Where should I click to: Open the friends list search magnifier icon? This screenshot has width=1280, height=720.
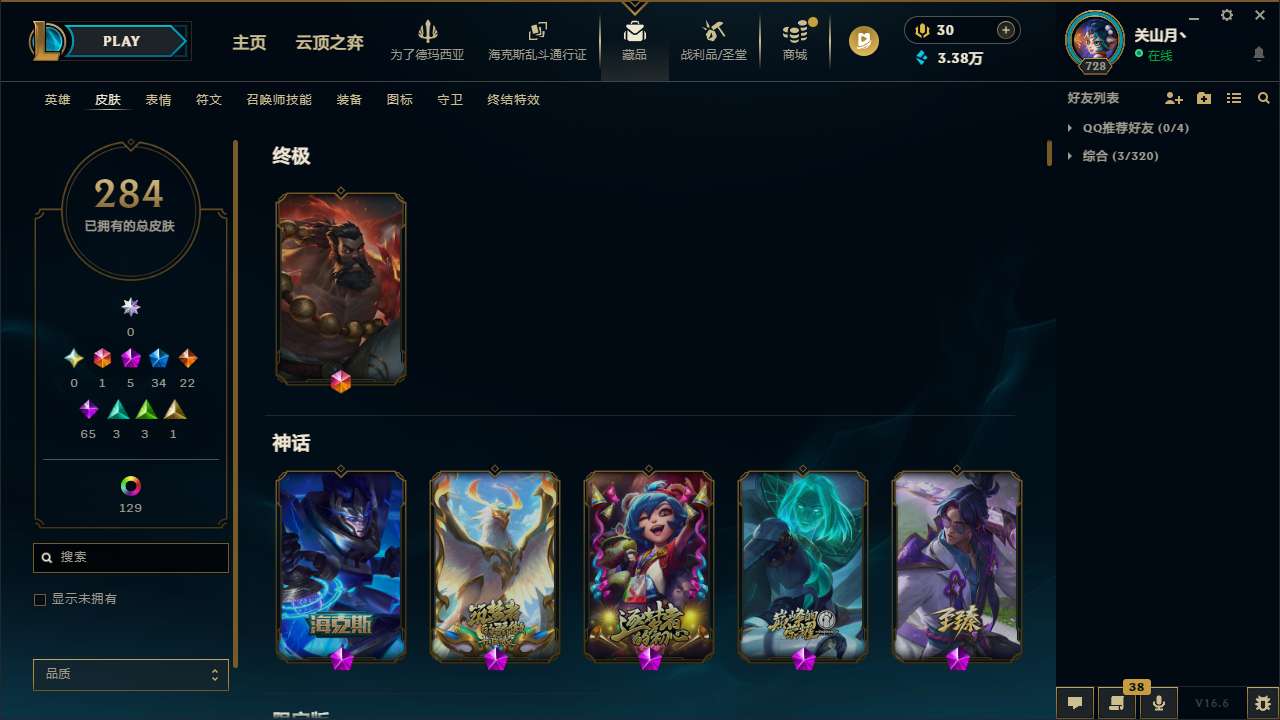click(1264, 98)
